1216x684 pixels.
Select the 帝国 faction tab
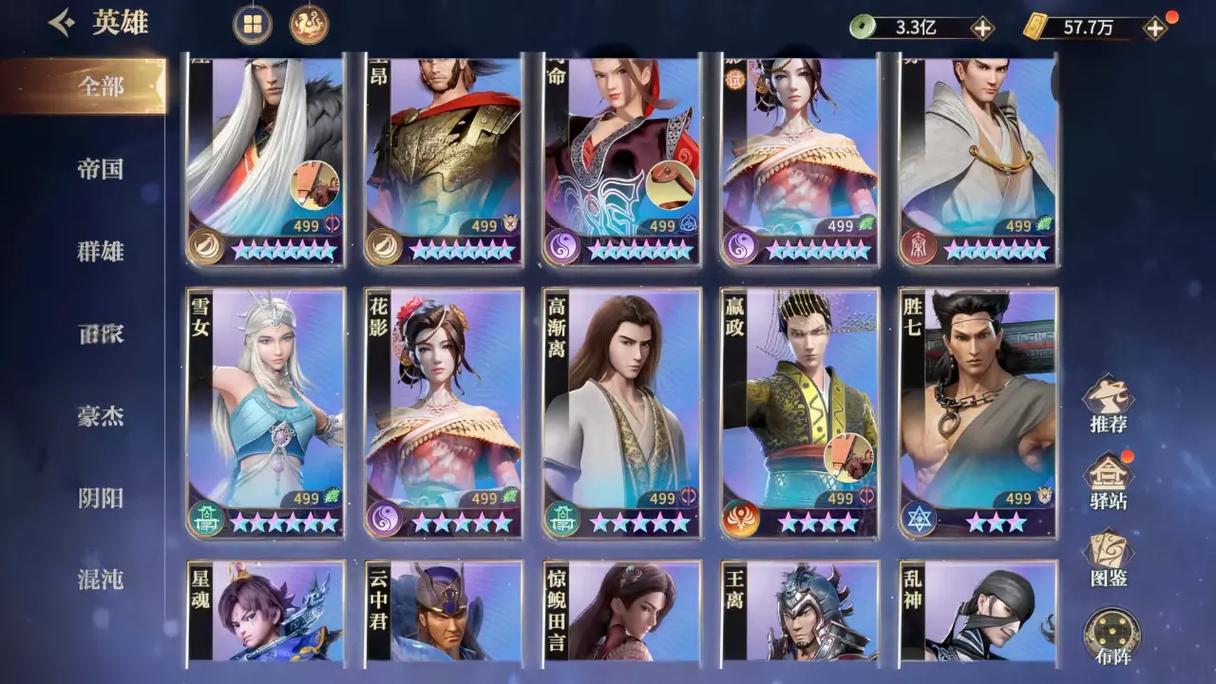click(x=100, y=169)
